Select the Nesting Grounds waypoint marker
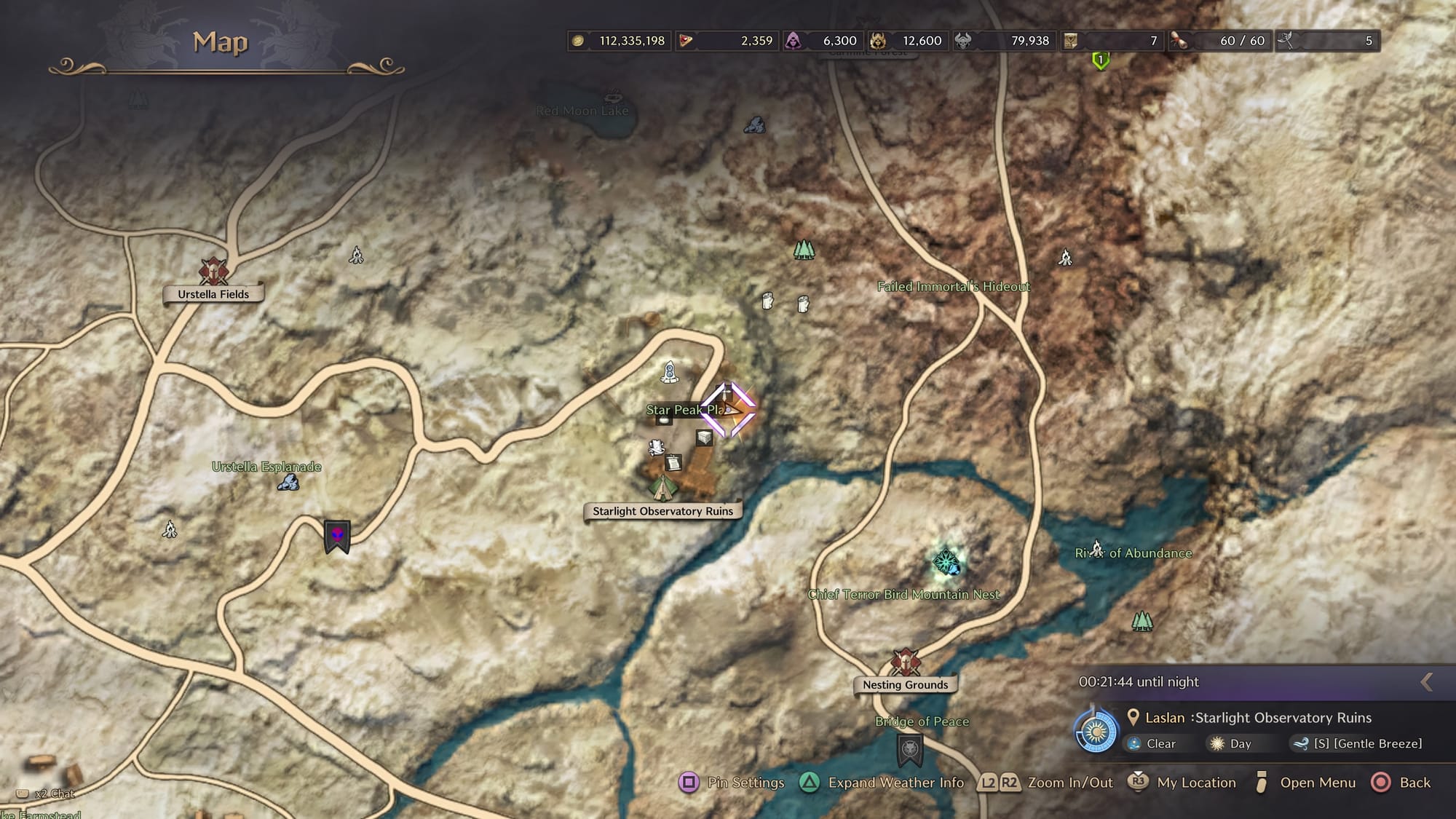This screenshot has width=1456, height=819. [905, 662]
